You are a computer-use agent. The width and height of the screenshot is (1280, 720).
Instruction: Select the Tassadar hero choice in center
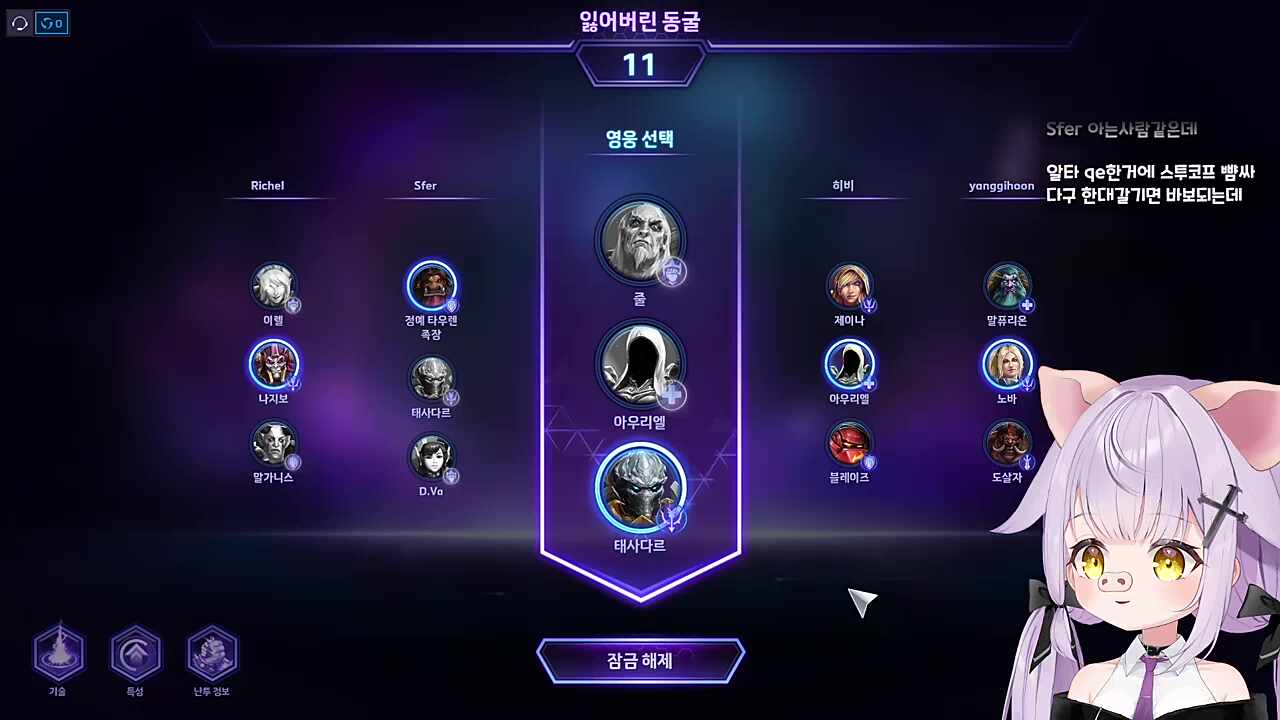coord(640,489)
